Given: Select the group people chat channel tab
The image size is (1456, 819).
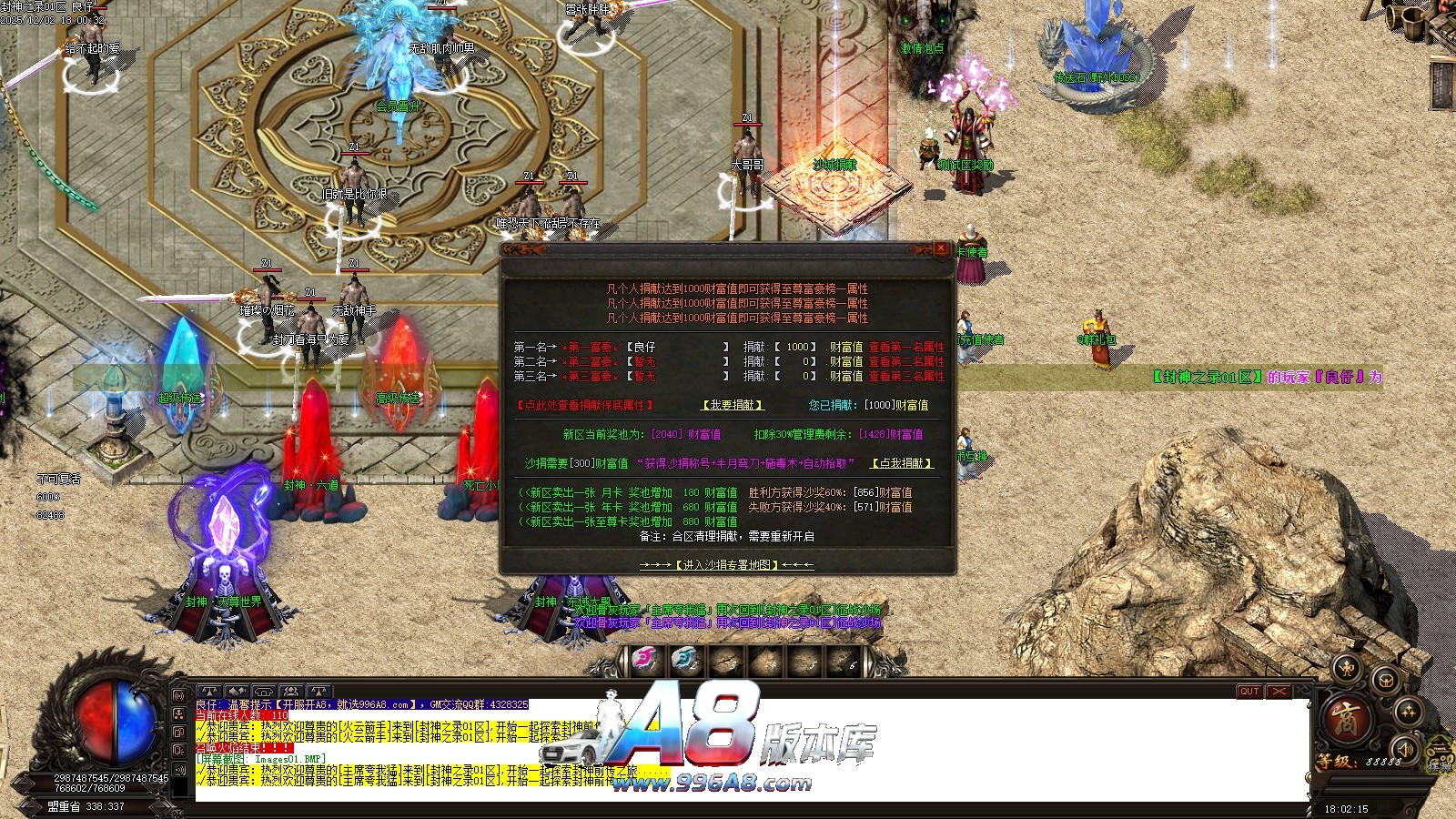Looking at the screenshot, I should [291, 693].
